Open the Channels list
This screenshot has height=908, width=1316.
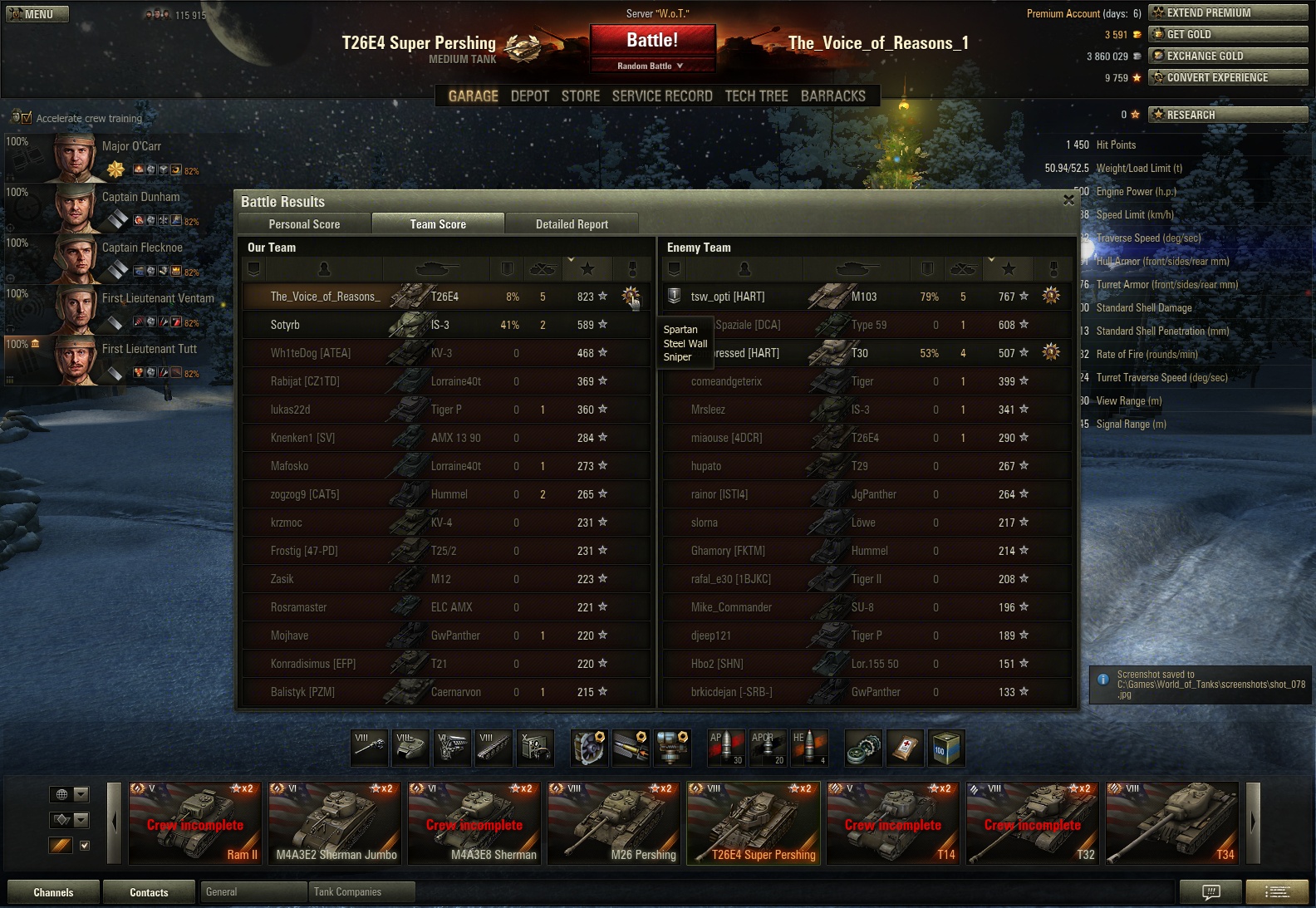(x=53, y=892)
